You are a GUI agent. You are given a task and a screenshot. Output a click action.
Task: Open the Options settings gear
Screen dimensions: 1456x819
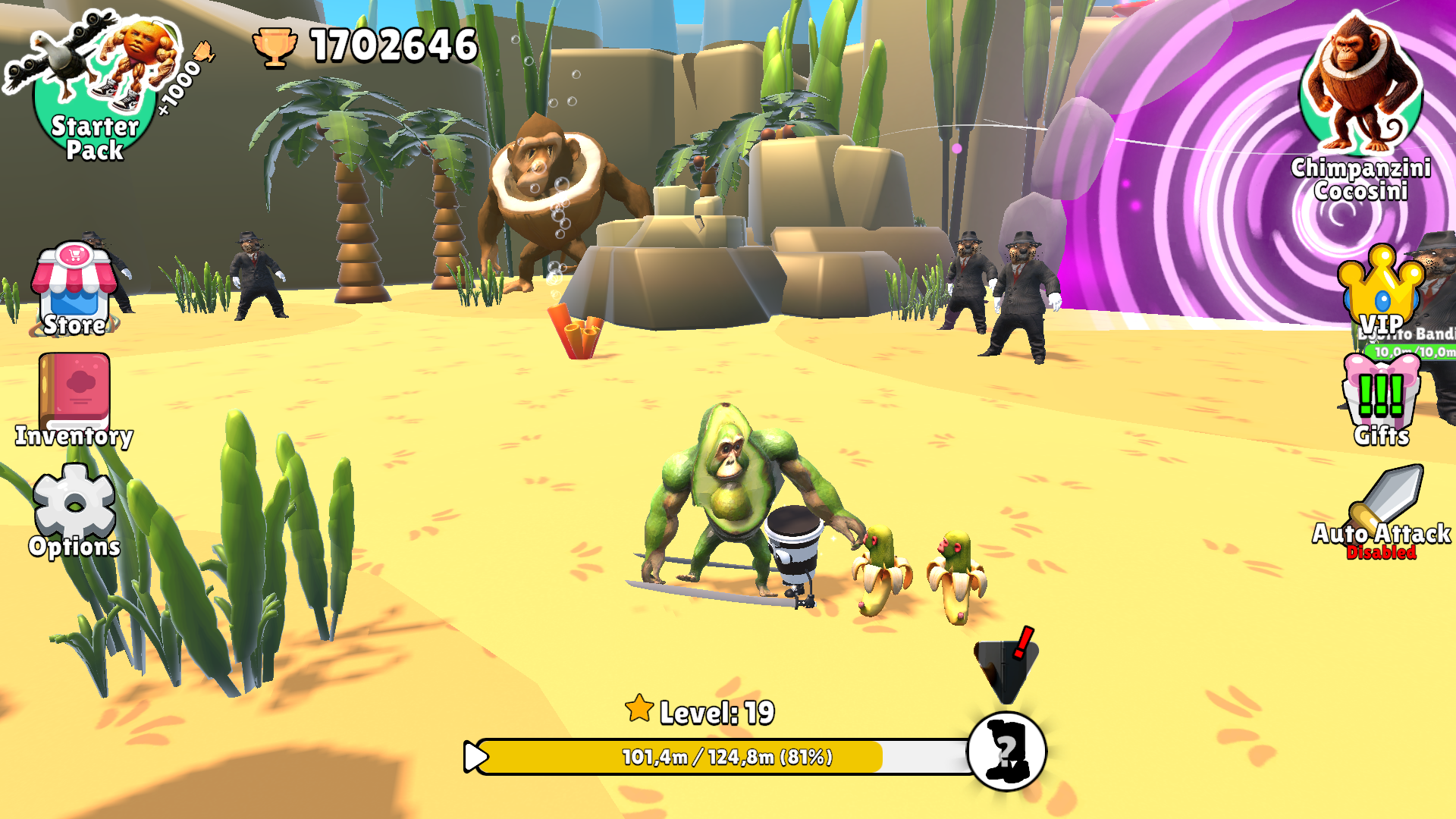[74, 500]
